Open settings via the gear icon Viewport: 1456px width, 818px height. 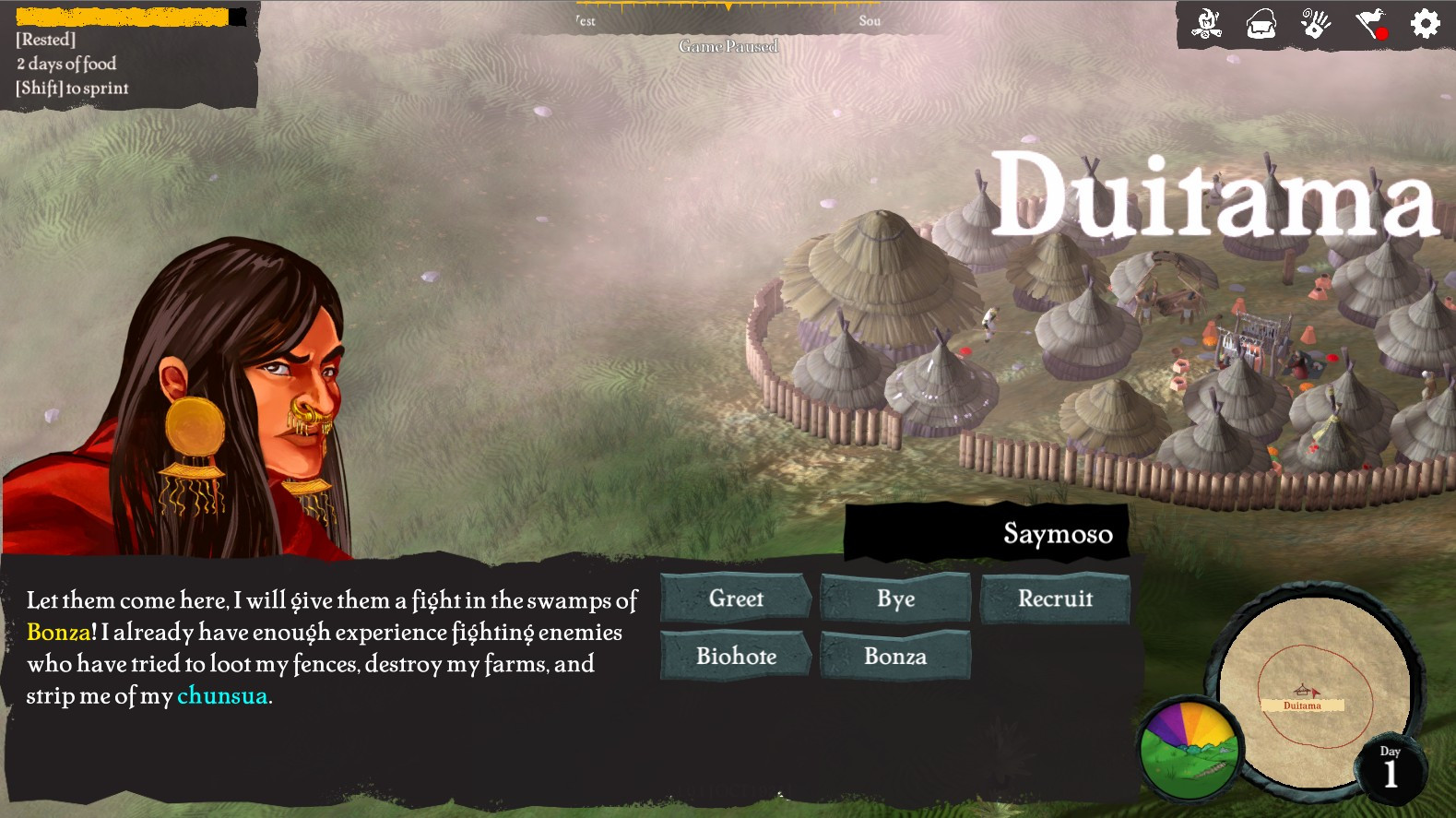coord(1425,24)
